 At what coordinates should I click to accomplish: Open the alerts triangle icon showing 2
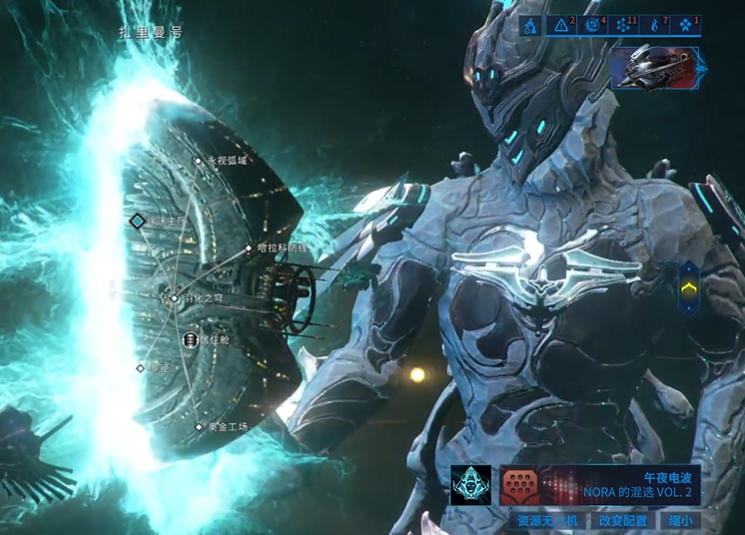click(562, 25)
